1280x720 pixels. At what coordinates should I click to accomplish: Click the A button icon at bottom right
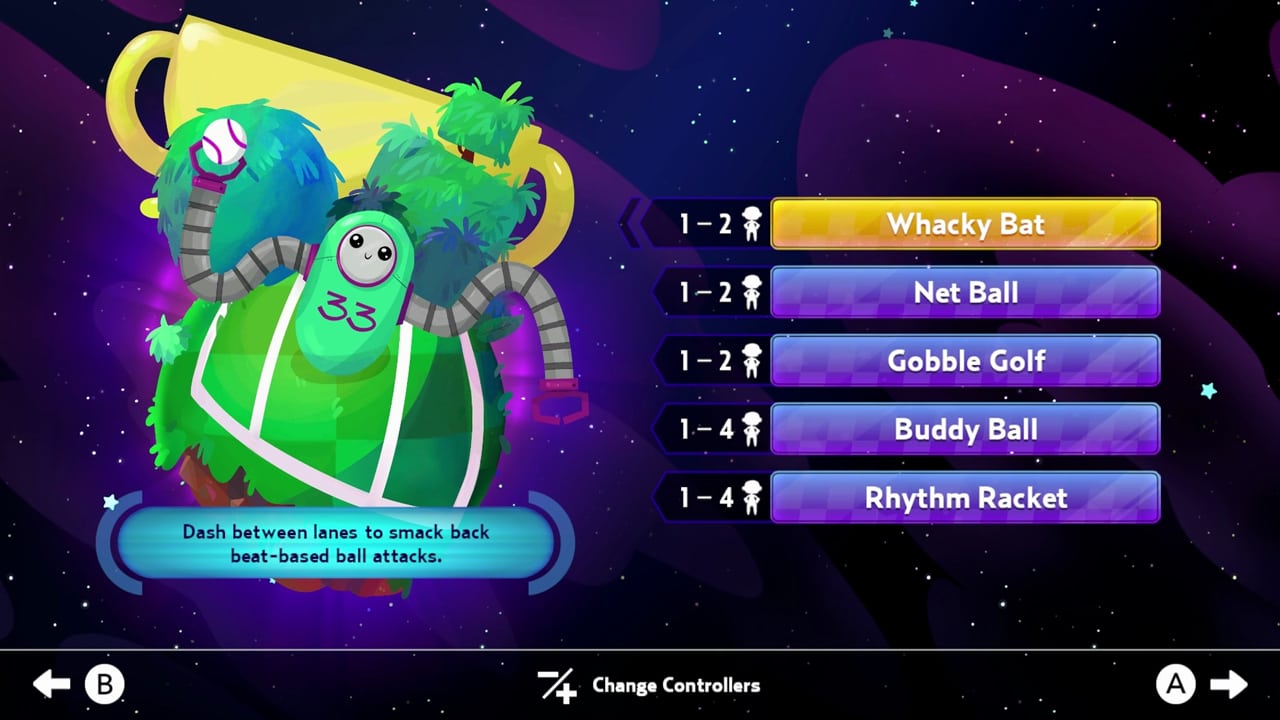click(x=1176, y=686)
